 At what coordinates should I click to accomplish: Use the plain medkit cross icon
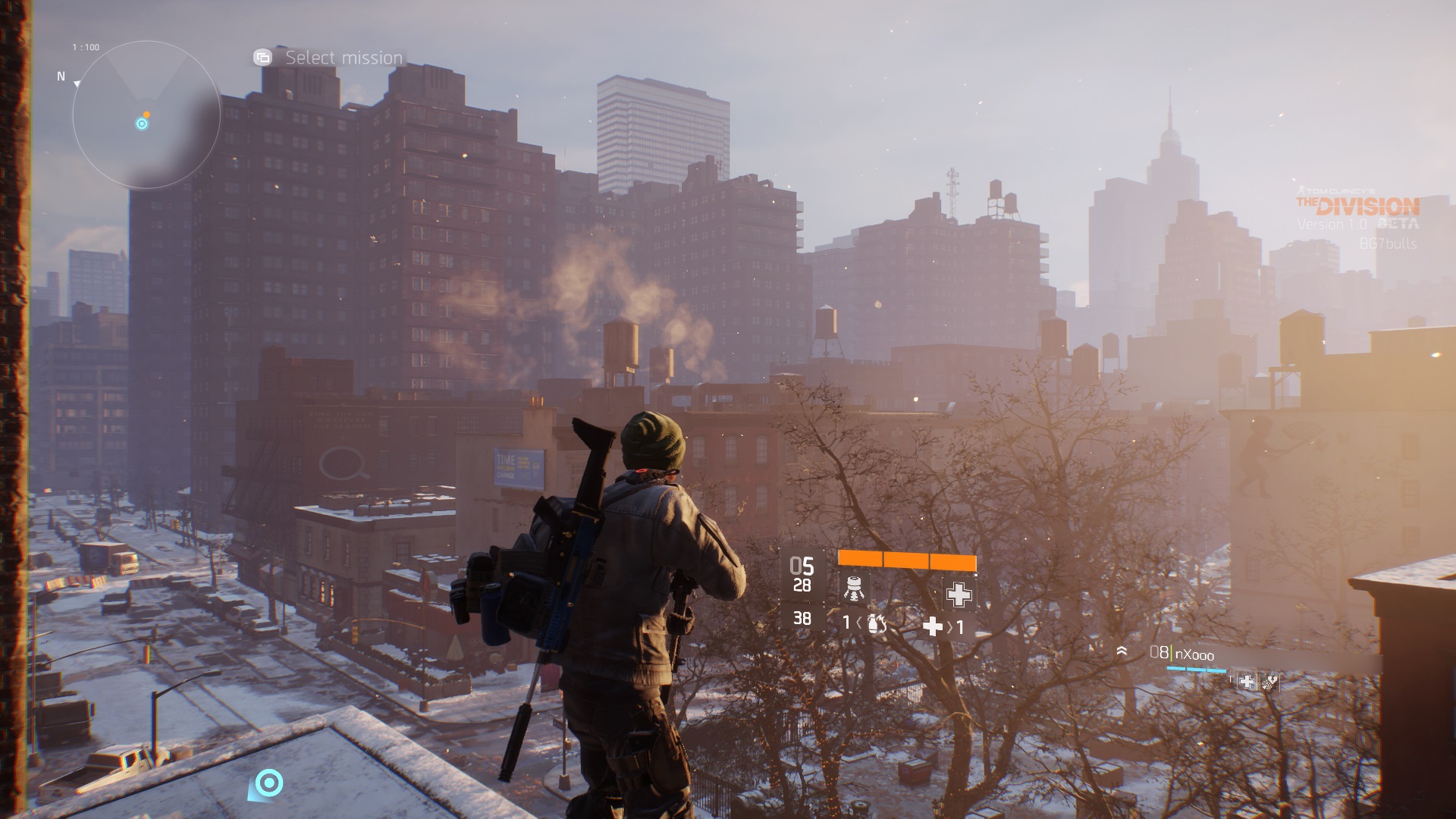933,626
